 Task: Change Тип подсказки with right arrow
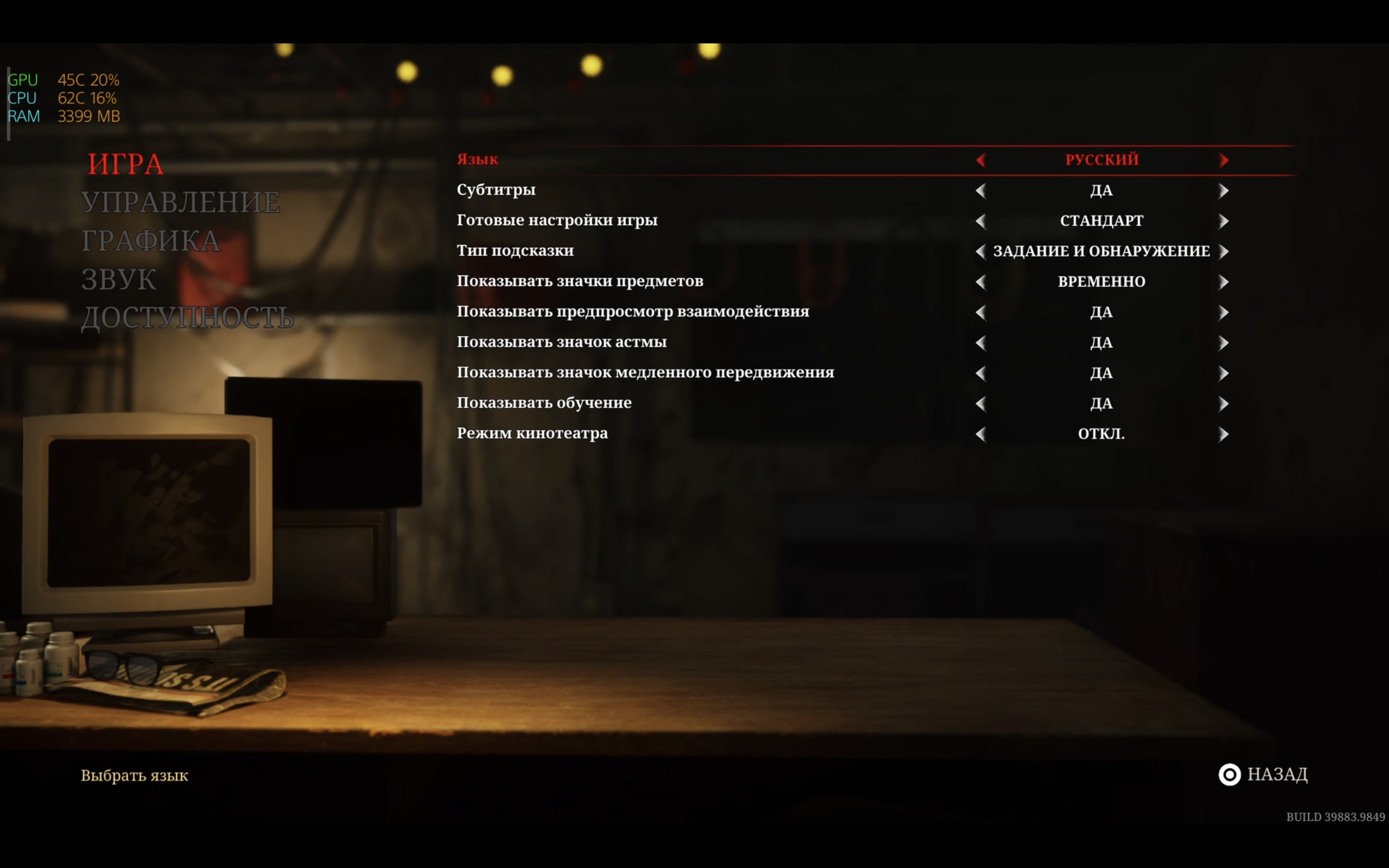tap(1225, 251)
